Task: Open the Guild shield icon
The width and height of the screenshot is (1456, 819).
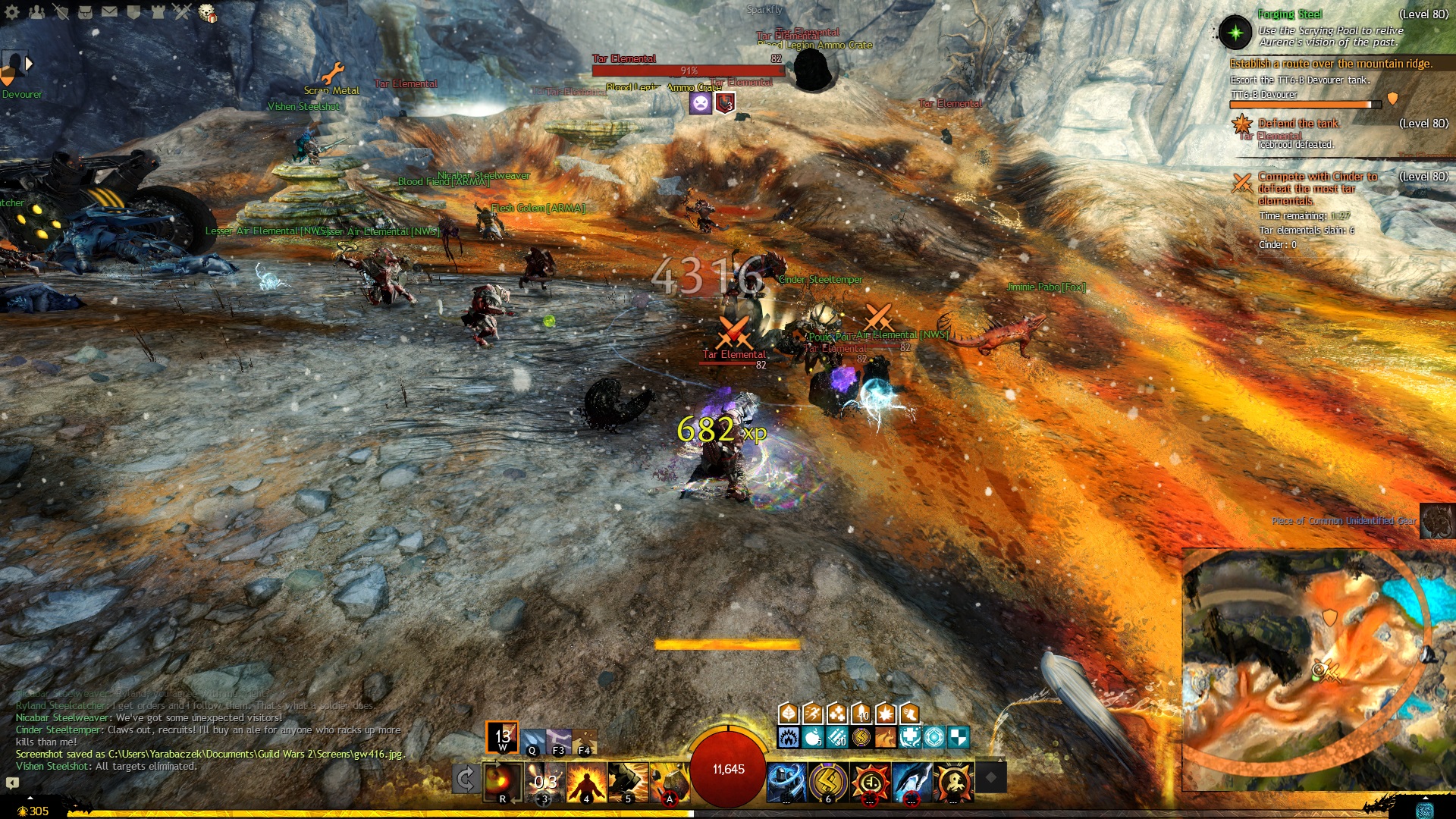Action: (x=134, y=11)
